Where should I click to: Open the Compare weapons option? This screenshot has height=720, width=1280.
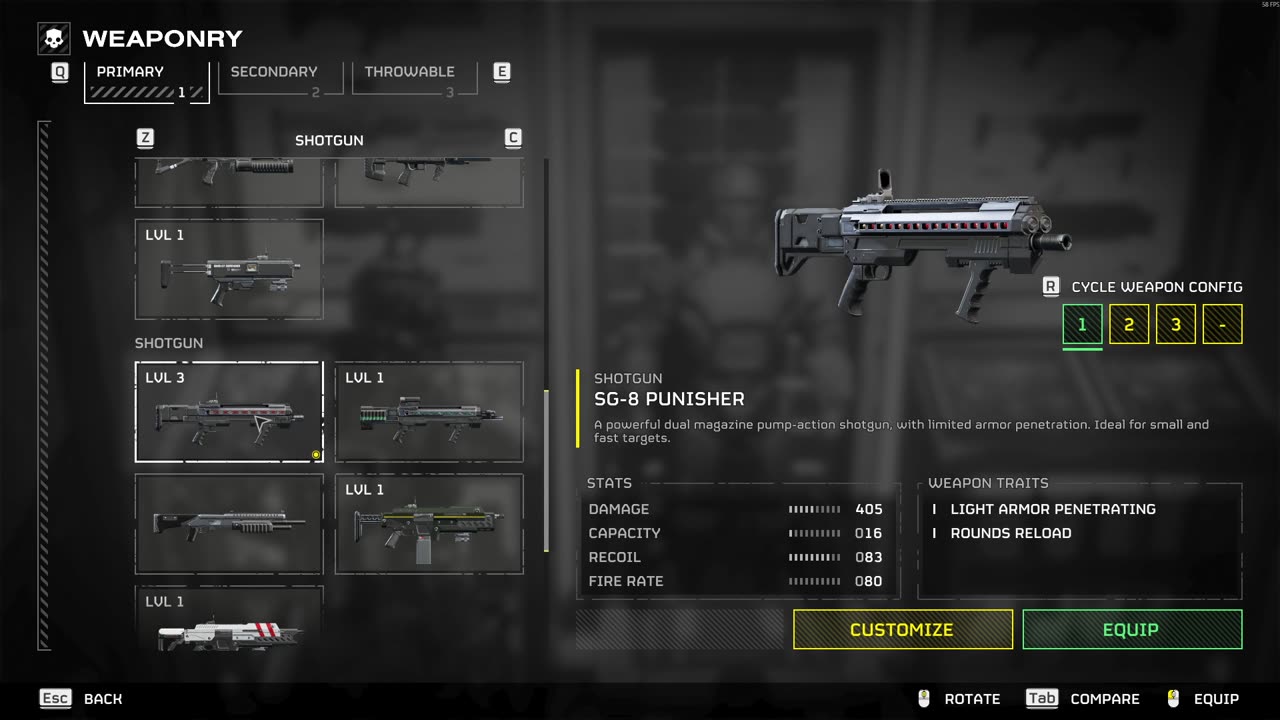(1083, 699)
